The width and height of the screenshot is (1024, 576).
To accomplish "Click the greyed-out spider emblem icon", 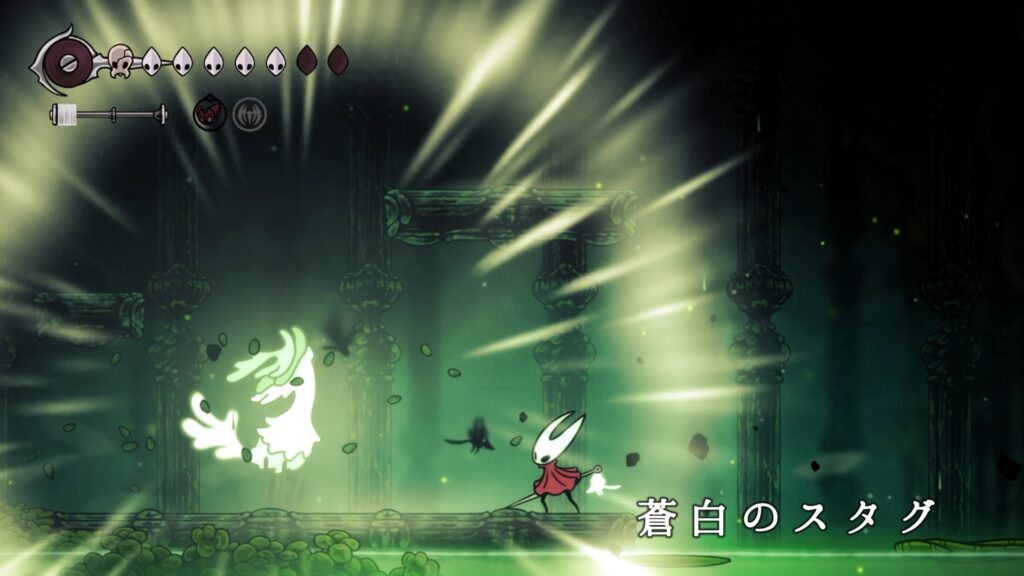I will 249,114.
